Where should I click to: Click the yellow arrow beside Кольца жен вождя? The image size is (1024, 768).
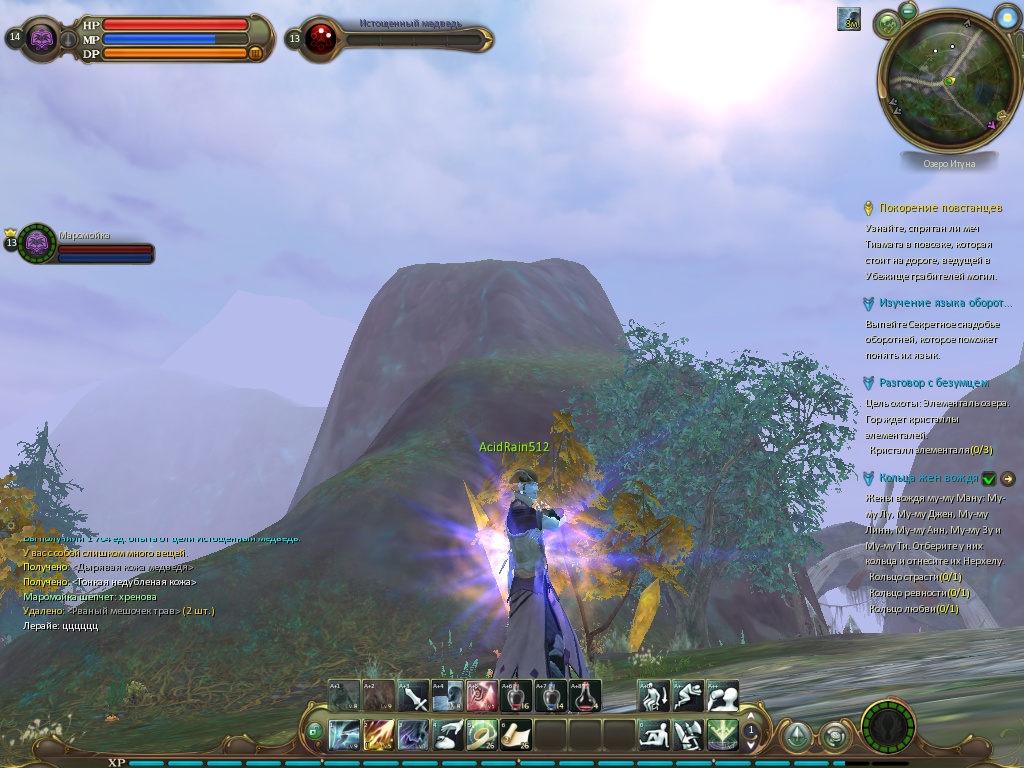click(1008, 479)
